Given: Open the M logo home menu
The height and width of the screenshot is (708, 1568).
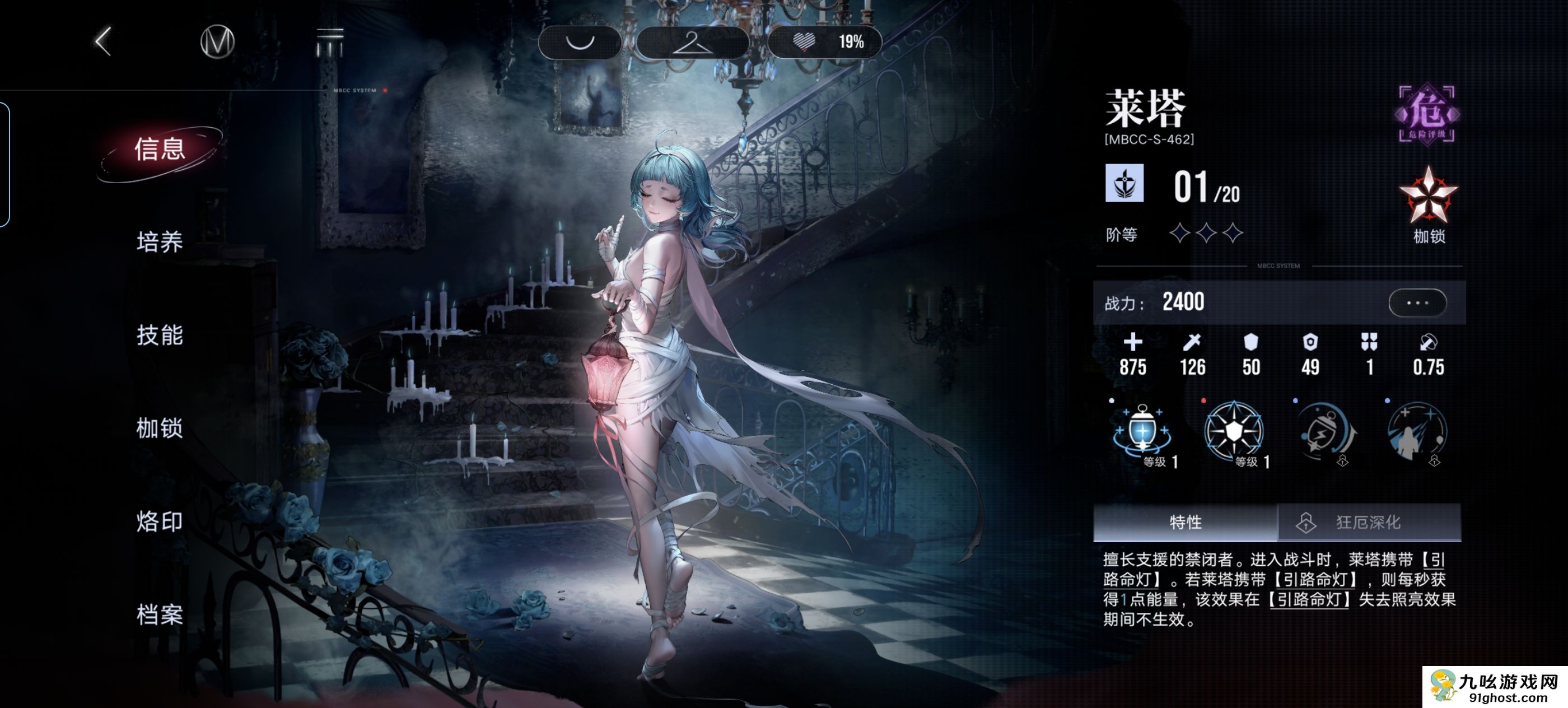Looking at the screenshot, I should click(217, 41).
